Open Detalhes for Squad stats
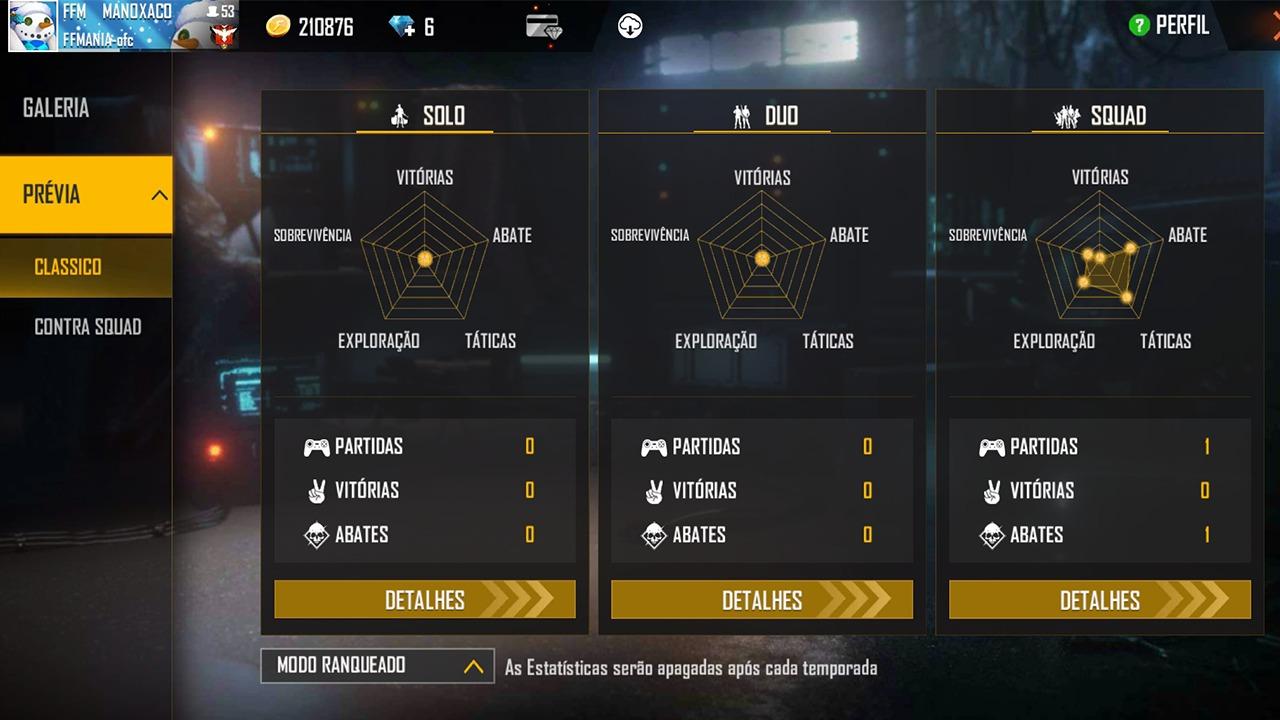1280x720 pixels. click(x=1099, y=600)
